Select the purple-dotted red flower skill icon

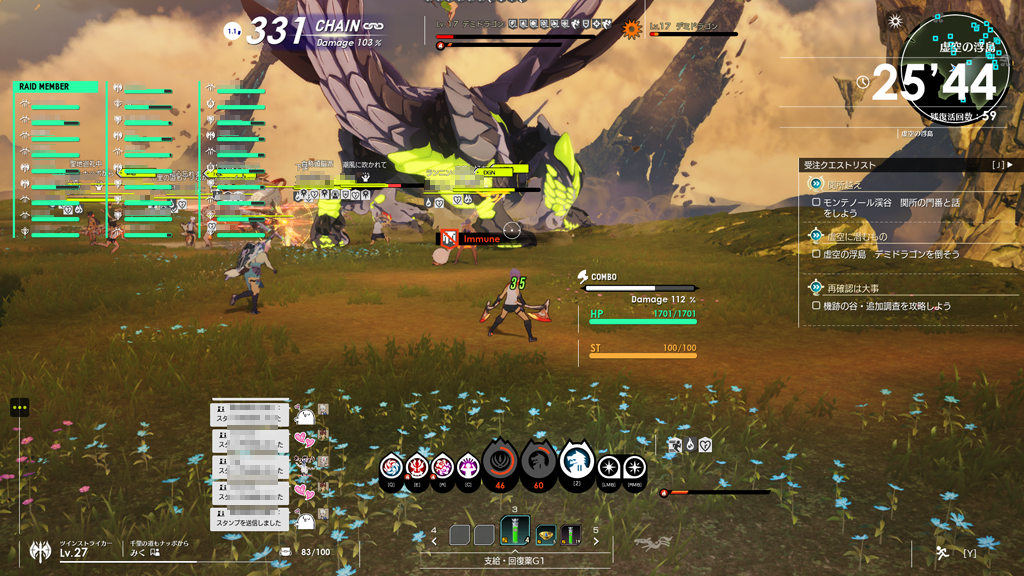(442, 466)
